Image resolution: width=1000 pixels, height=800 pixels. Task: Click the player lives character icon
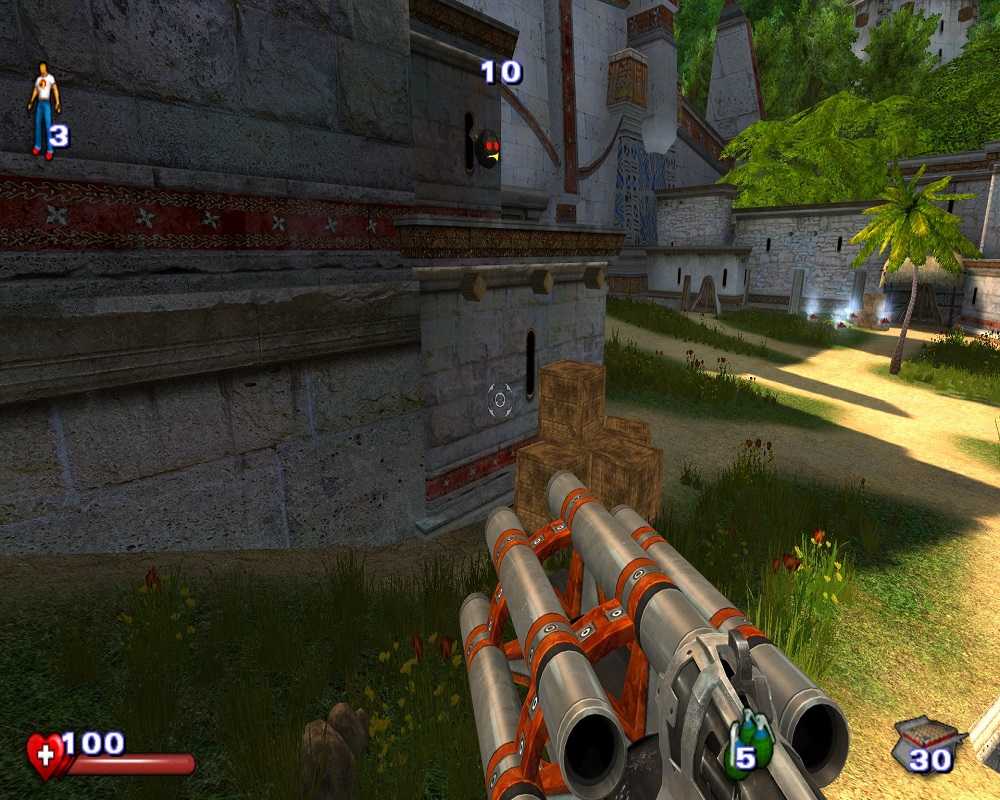pyautogui.click(x=43, y=109)
